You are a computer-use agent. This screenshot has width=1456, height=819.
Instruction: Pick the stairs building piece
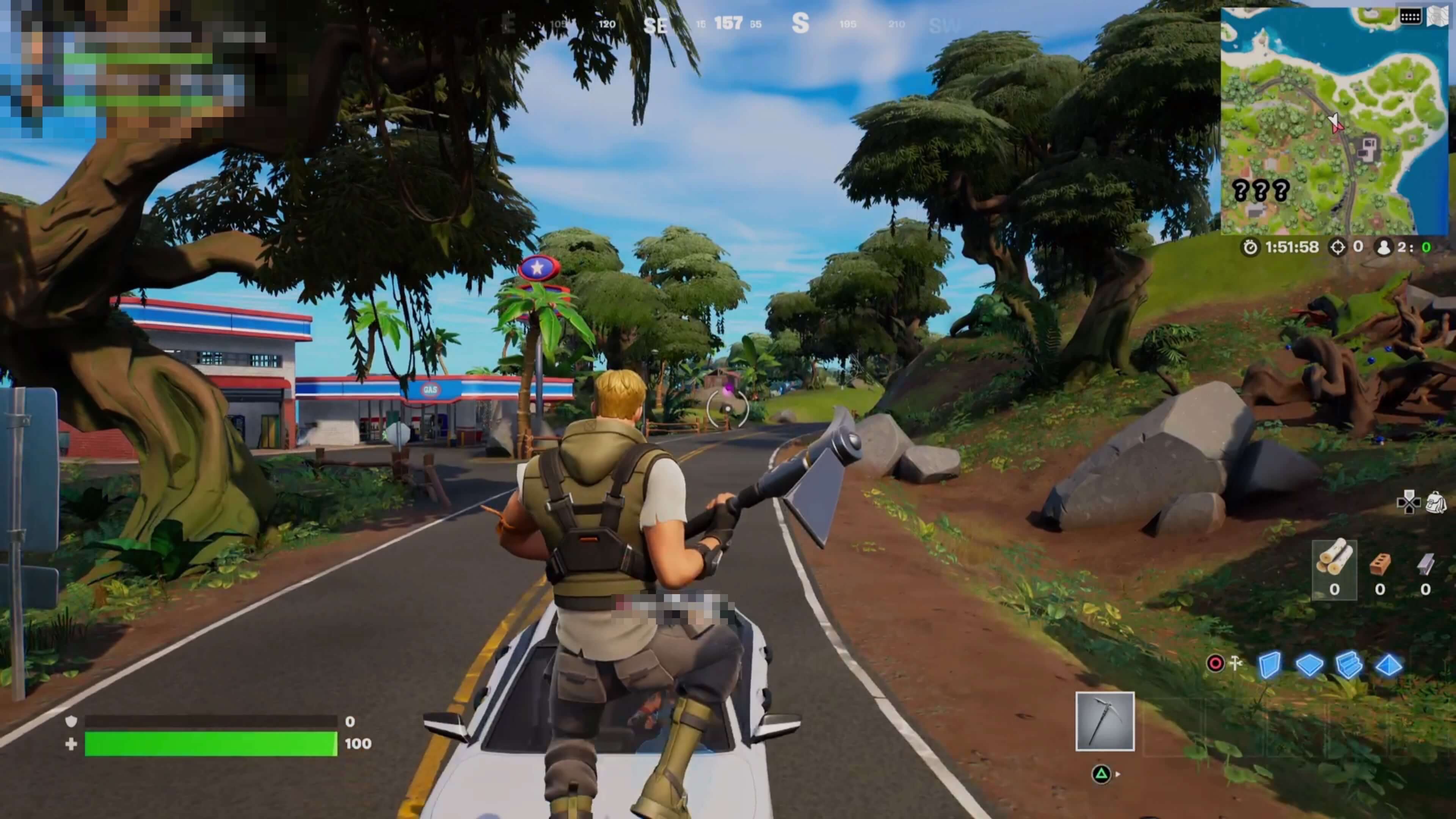(x=1349, y=665)
